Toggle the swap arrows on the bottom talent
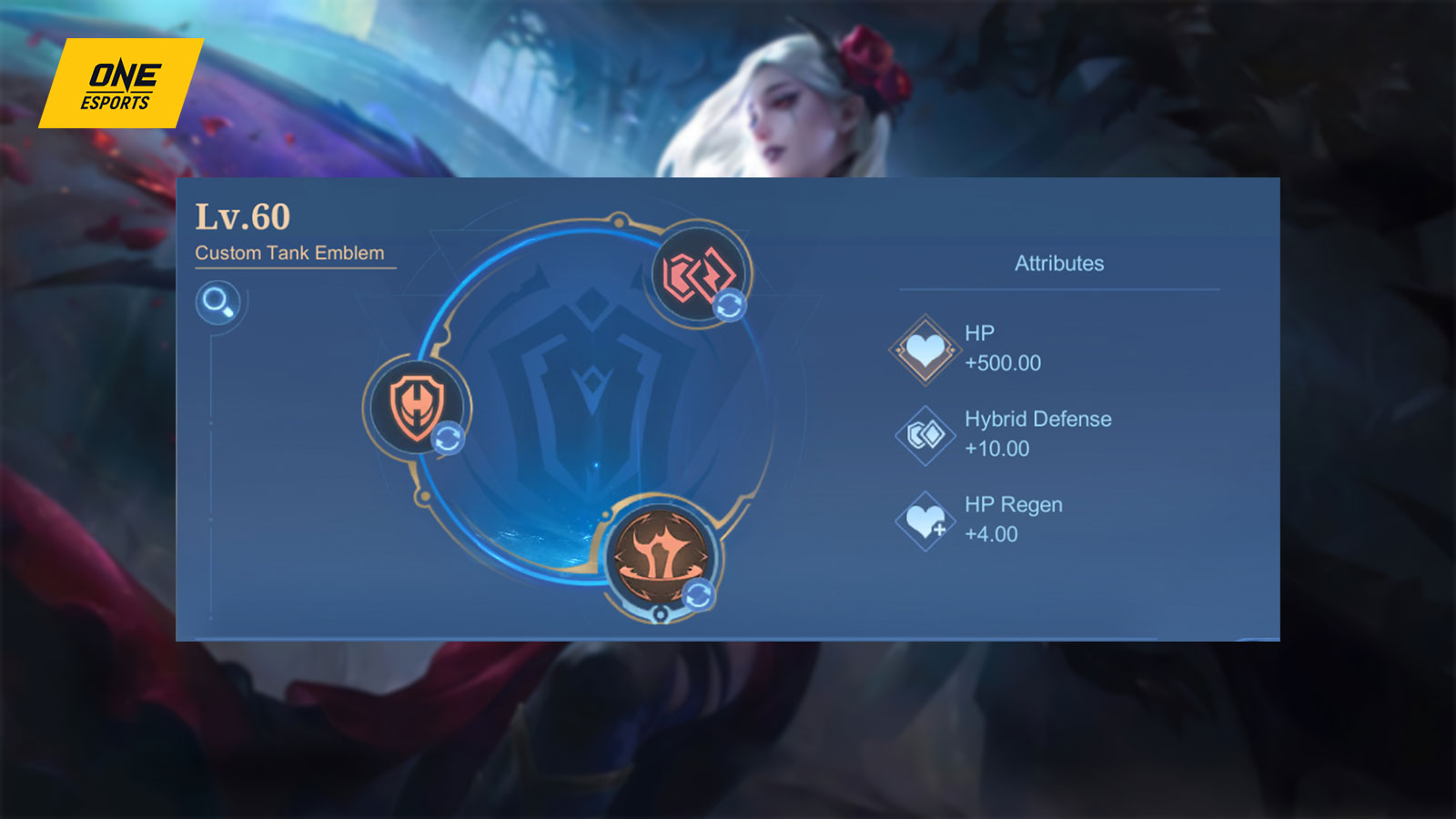The width and height of the screenshot is (1456, 819). click(699, 593)
